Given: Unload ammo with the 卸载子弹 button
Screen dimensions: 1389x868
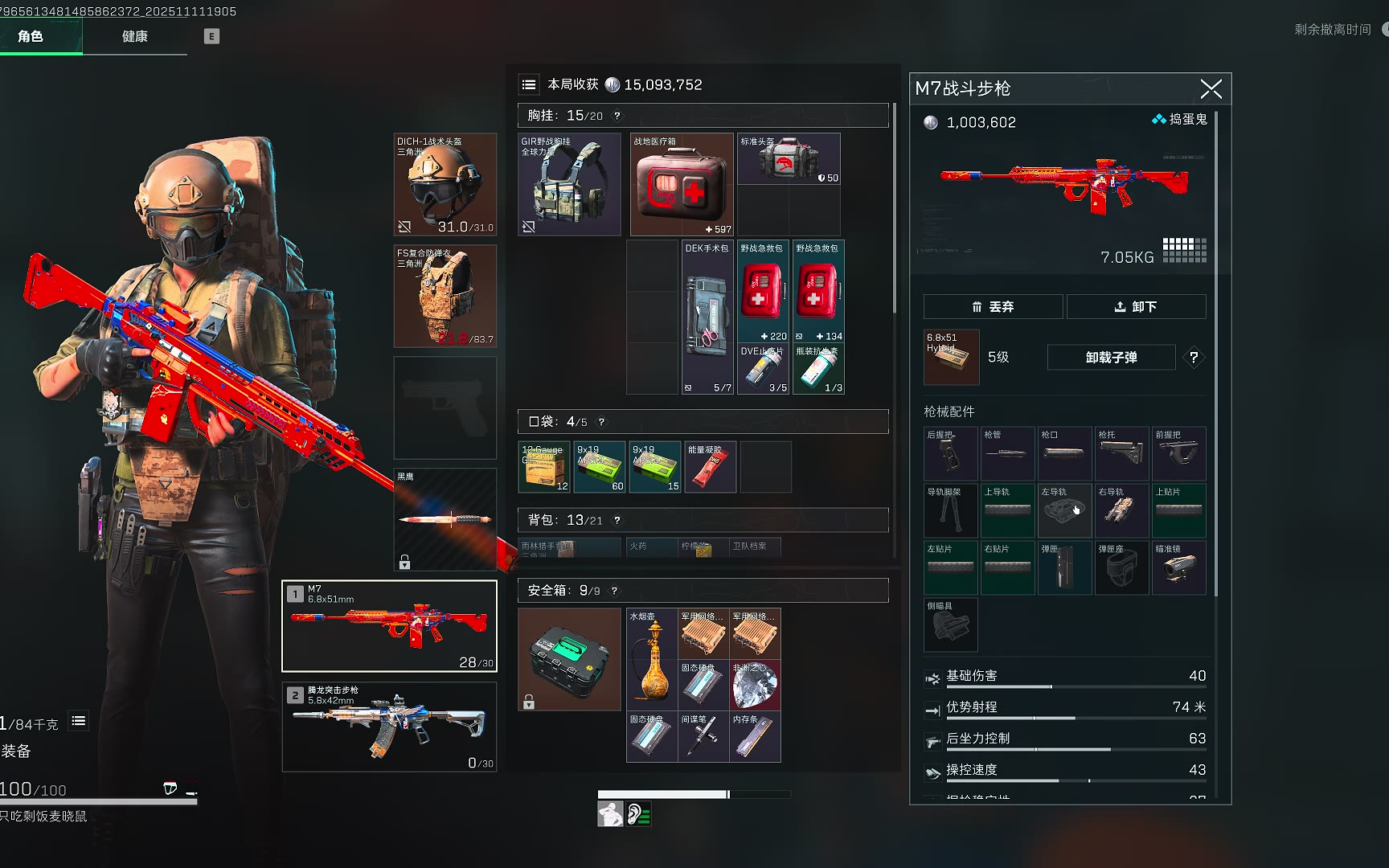Looking at the screenshot, I should point(1111,358).
